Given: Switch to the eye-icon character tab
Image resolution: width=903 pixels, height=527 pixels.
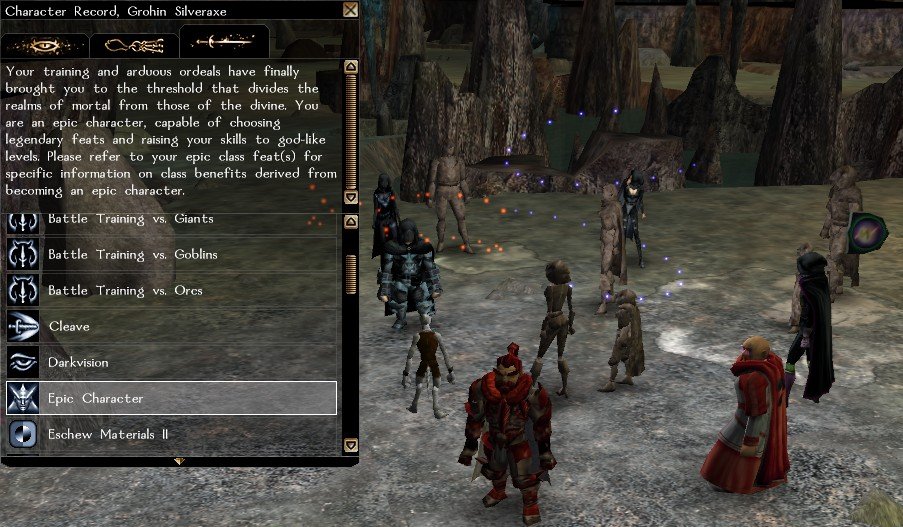Looking at the screenshot, I should point(44,44).
